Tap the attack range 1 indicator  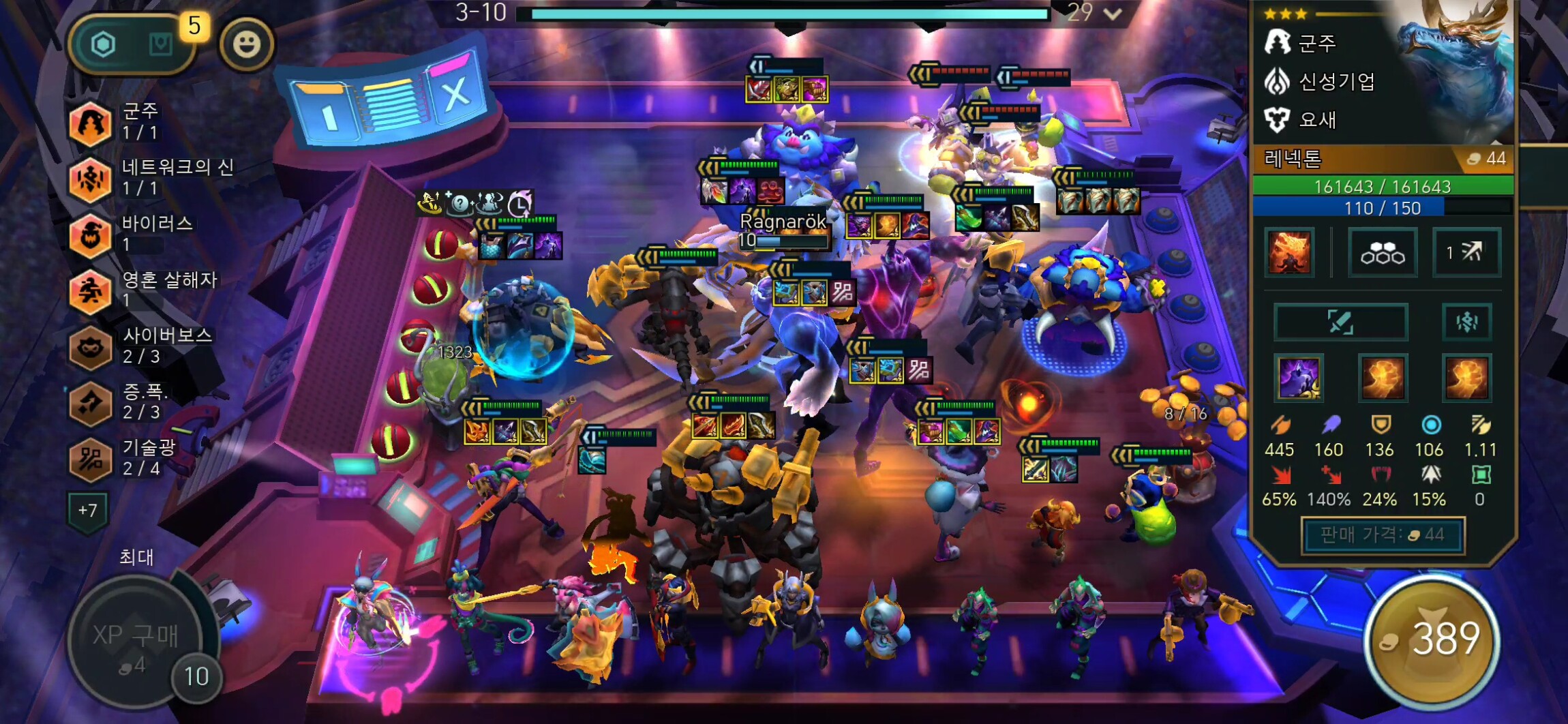1466,253
